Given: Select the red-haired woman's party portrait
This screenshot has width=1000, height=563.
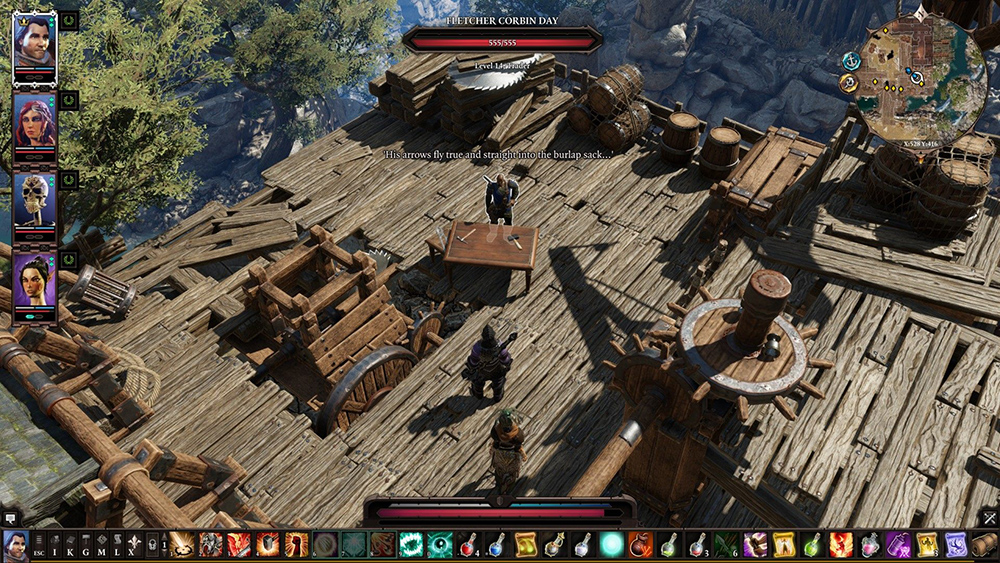Looking at the screenshot, I should click(34, 122).
